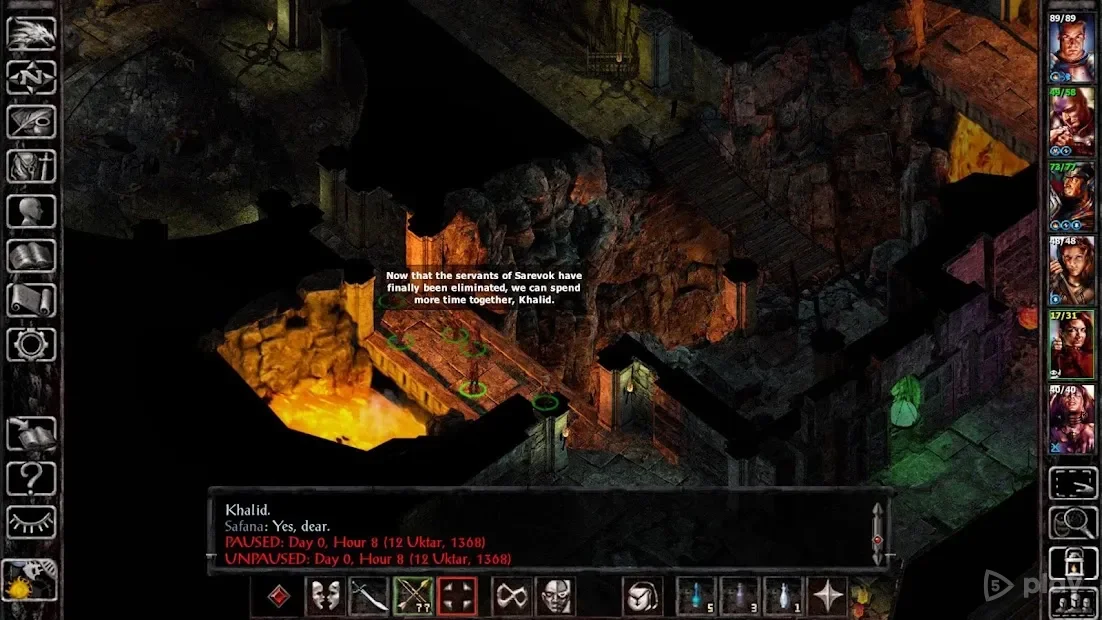The image size is (1102, 620).
Task: Open the character record bust icon
Action: [x=31, y=211]
